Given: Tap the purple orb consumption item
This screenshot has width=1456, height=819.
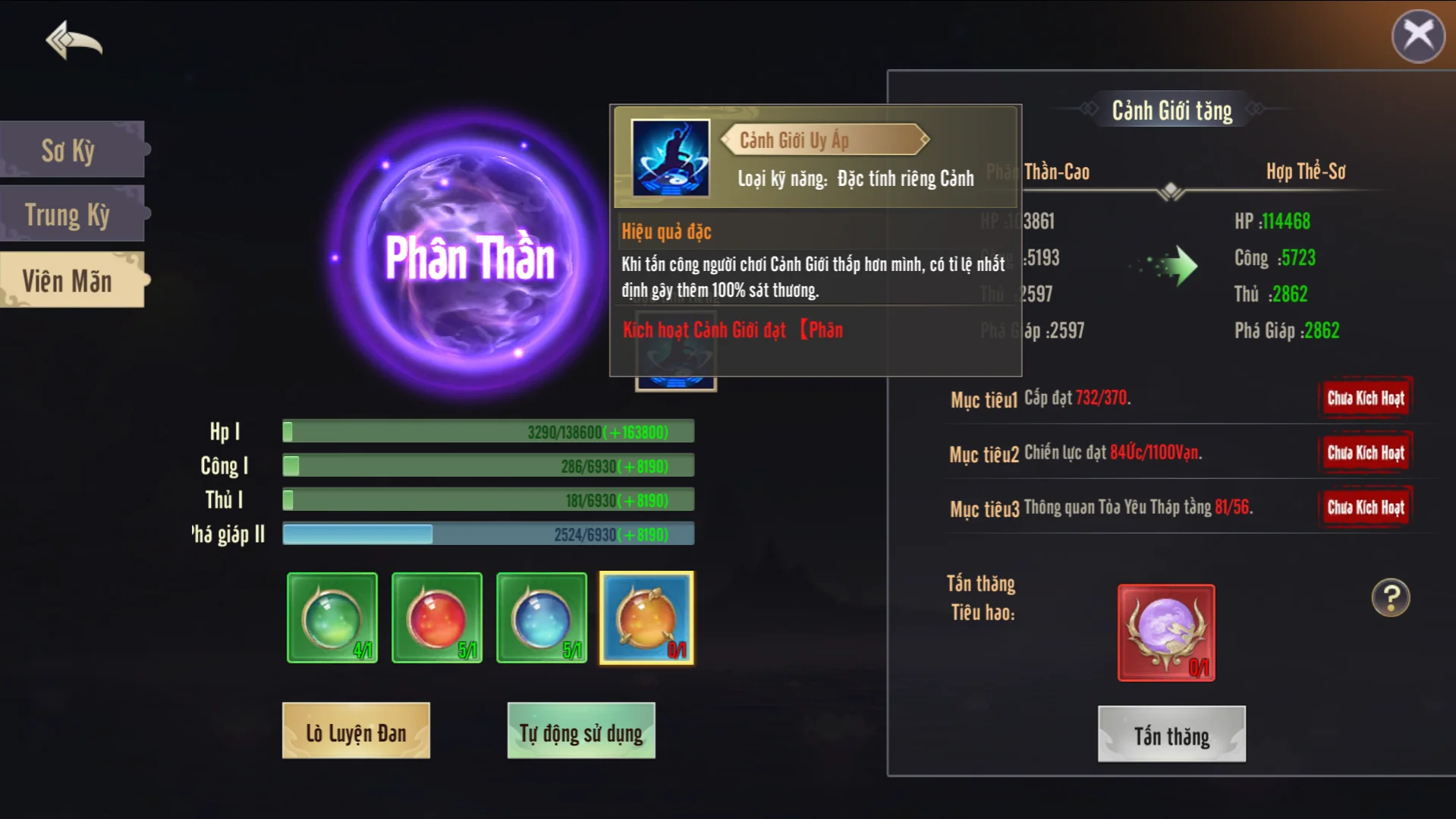Looking at the screenshot, I should [x=1166, y=632].
